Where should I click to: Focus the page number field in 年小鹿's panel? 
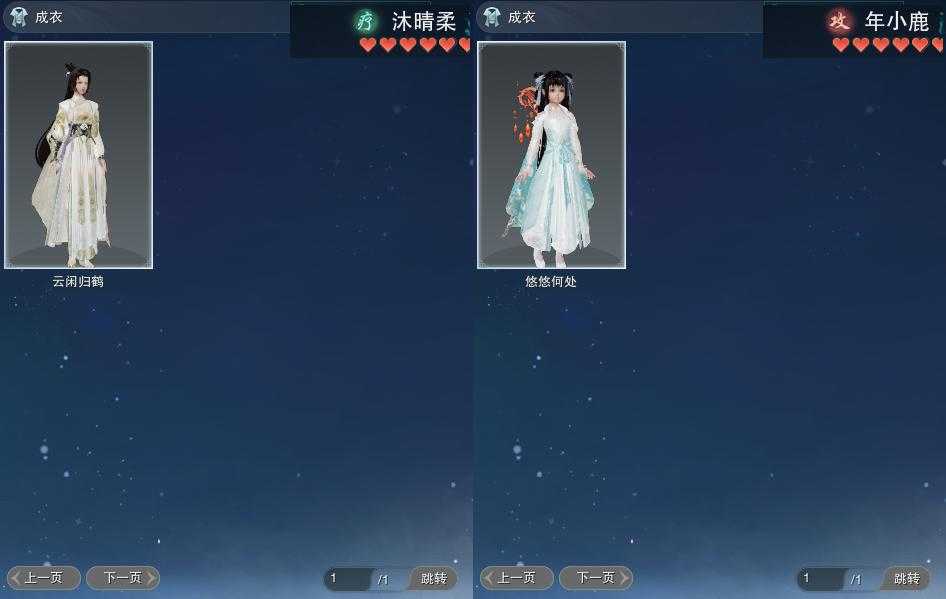[822, 579]
